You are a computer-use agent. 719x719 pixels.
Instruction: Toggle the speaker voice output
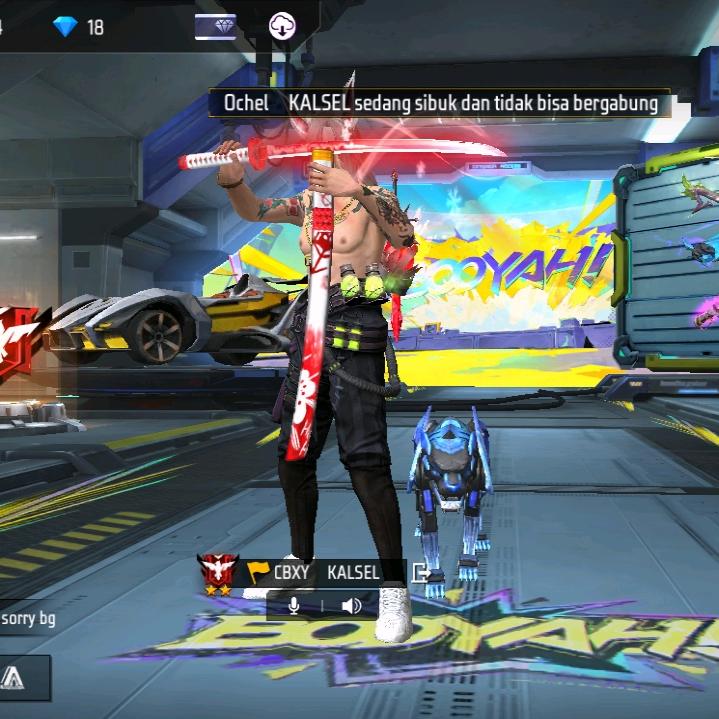coord(351,605)
